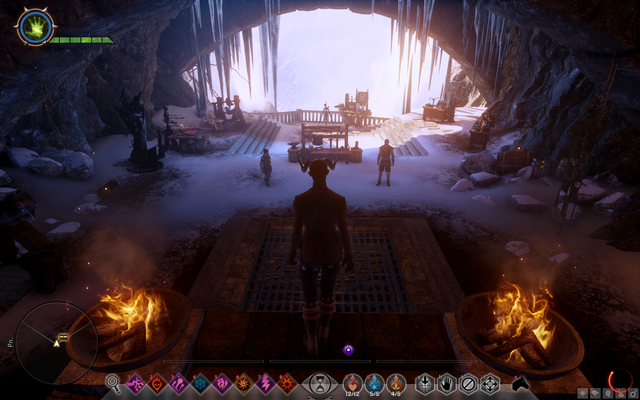Image resolution: width=640 pixels, height=400 pixels.
Task: Click the crossed-circle disengage command
Action: [468, 383]
